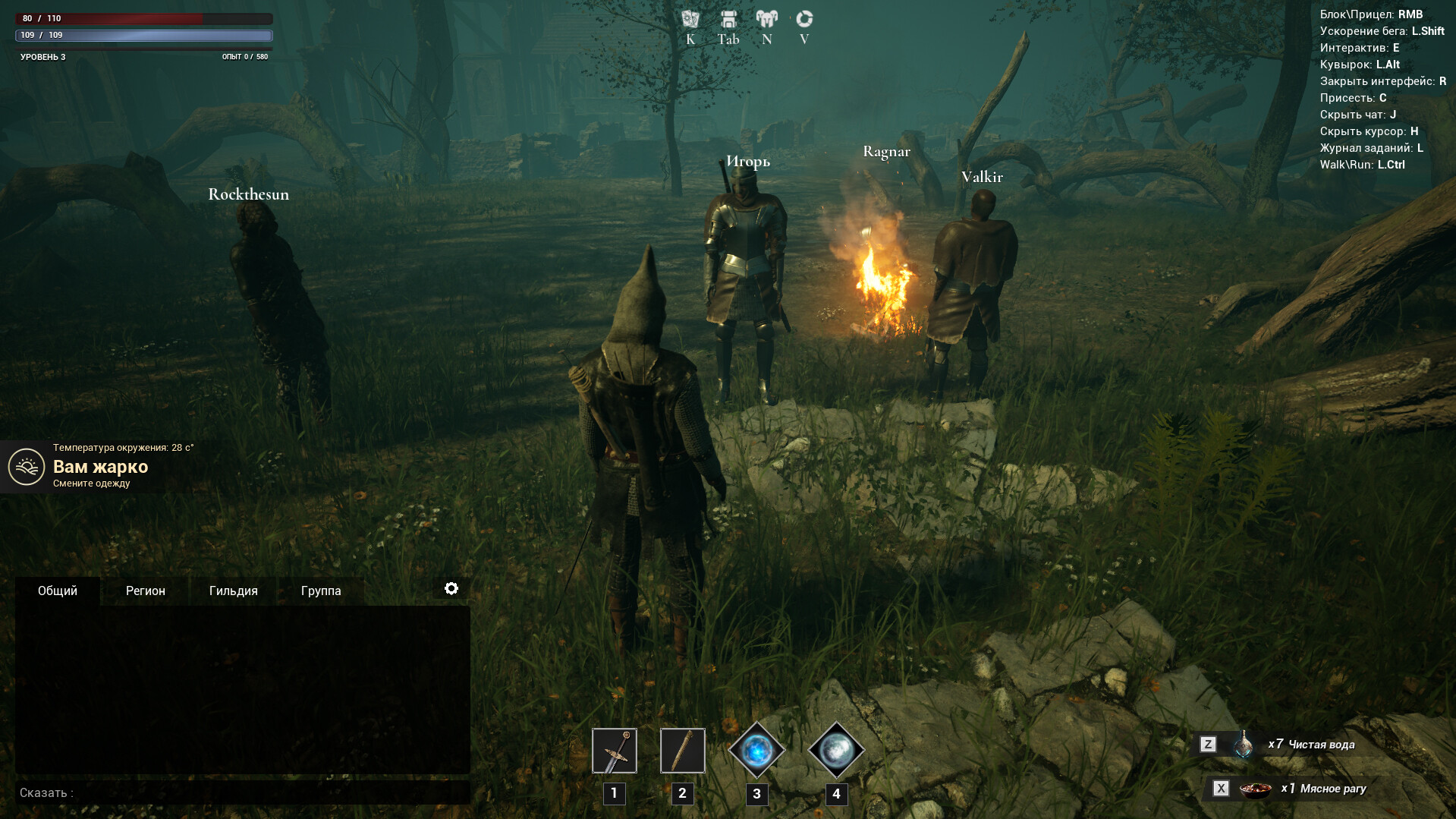Click the segmented ring icon

point(804,19)
